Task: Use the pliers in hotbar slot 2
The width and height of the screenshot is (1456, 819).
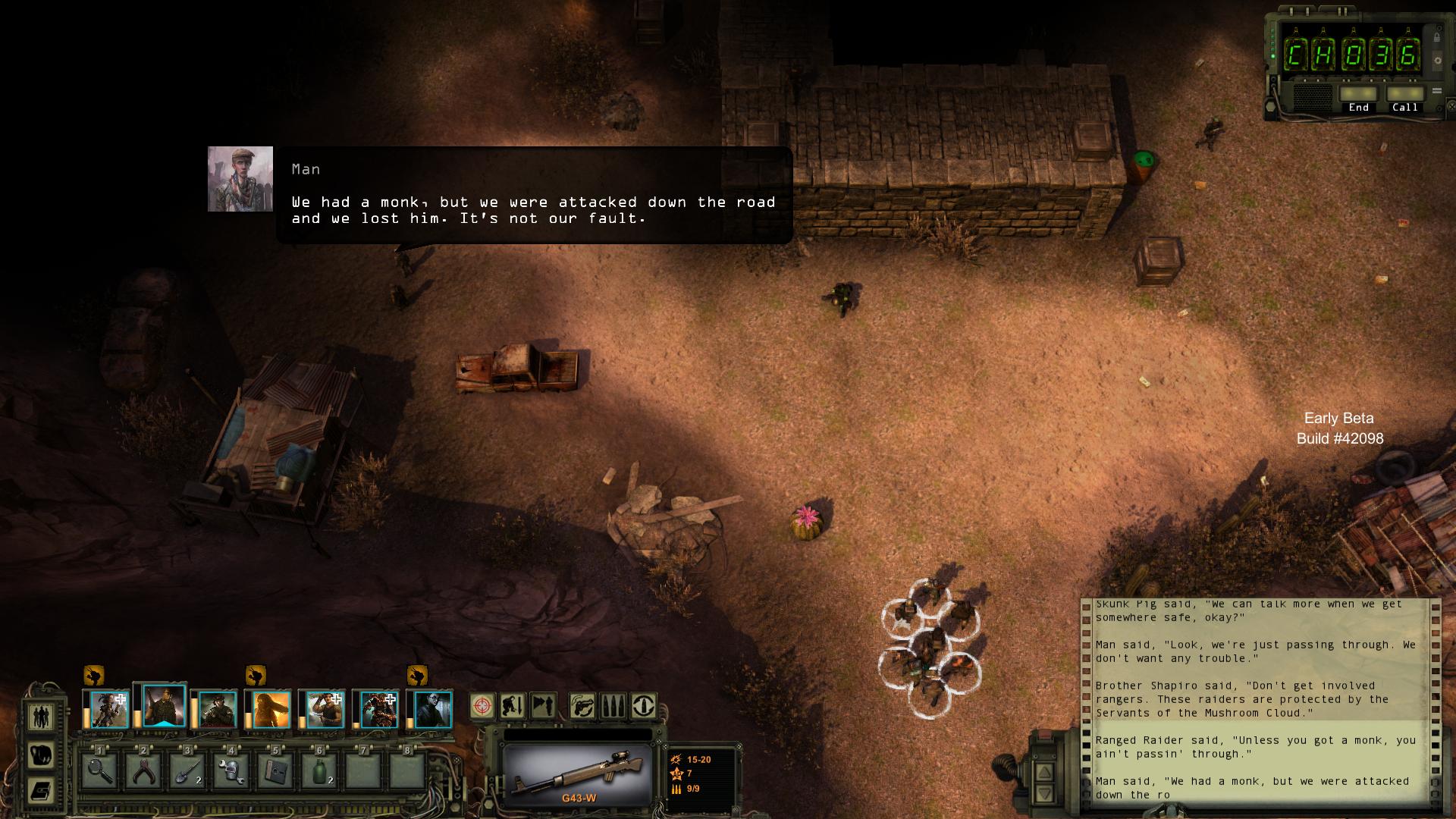Action: (x=143, y=770)
